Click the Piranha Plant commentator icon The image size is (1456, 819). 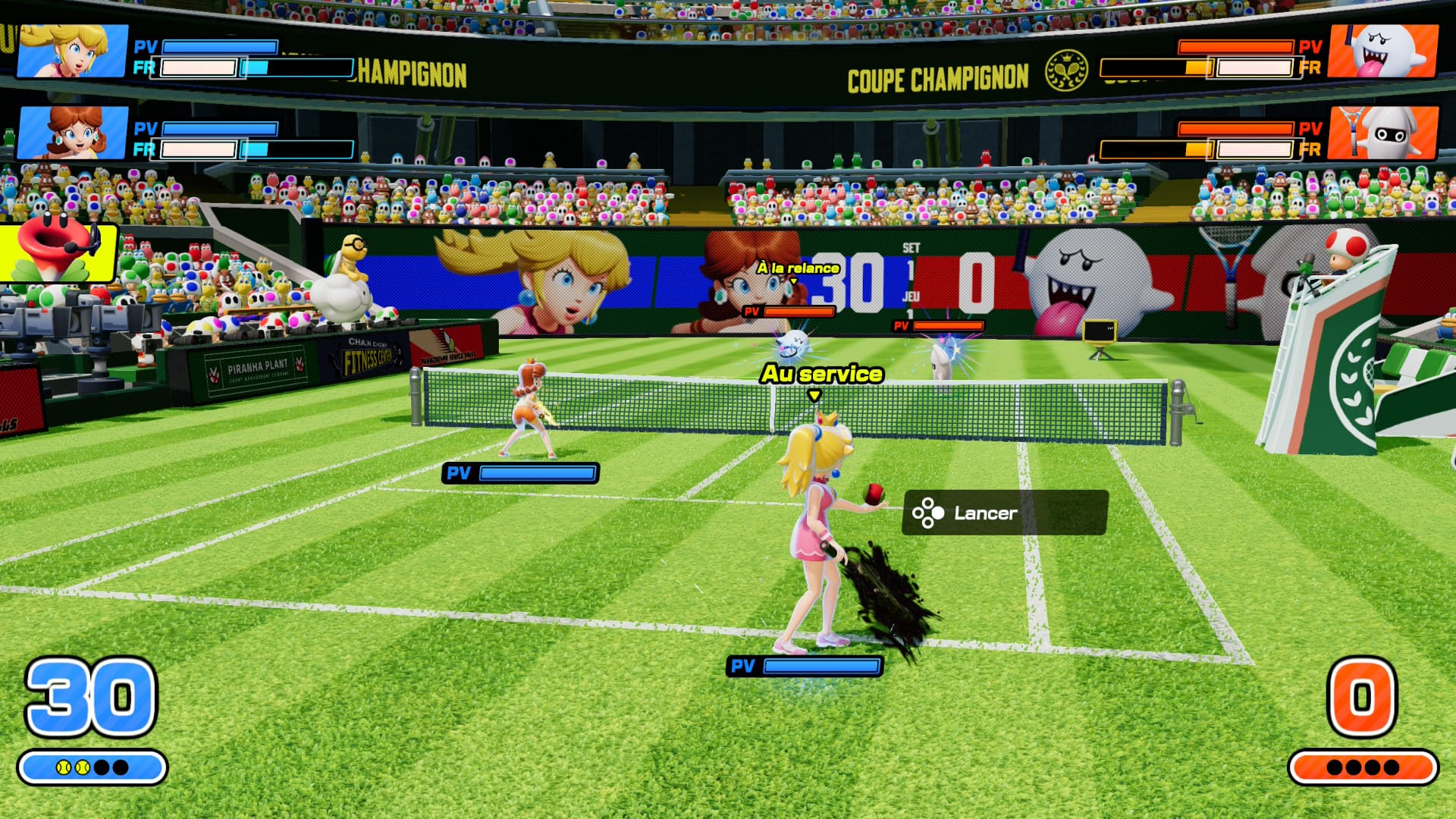(x=57, y=252)
